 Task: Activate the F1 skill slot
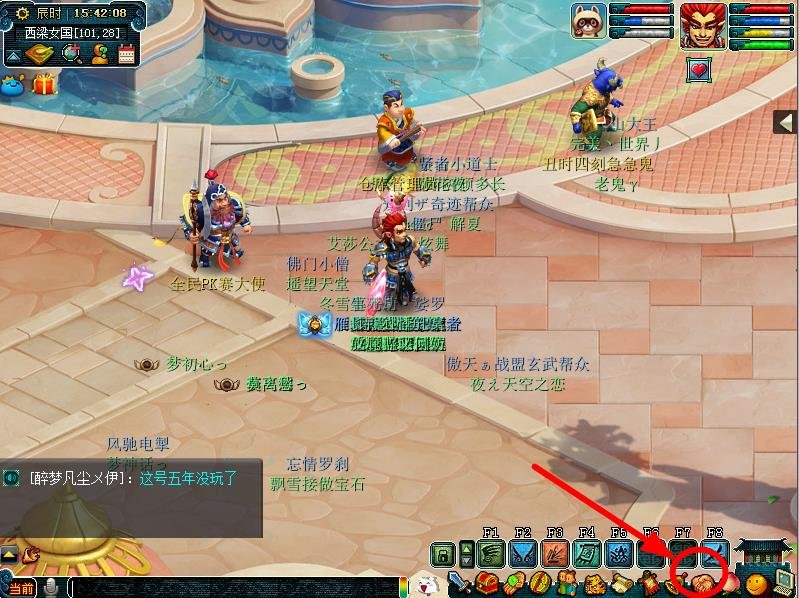pyautogui.click(x=491, y=553)
